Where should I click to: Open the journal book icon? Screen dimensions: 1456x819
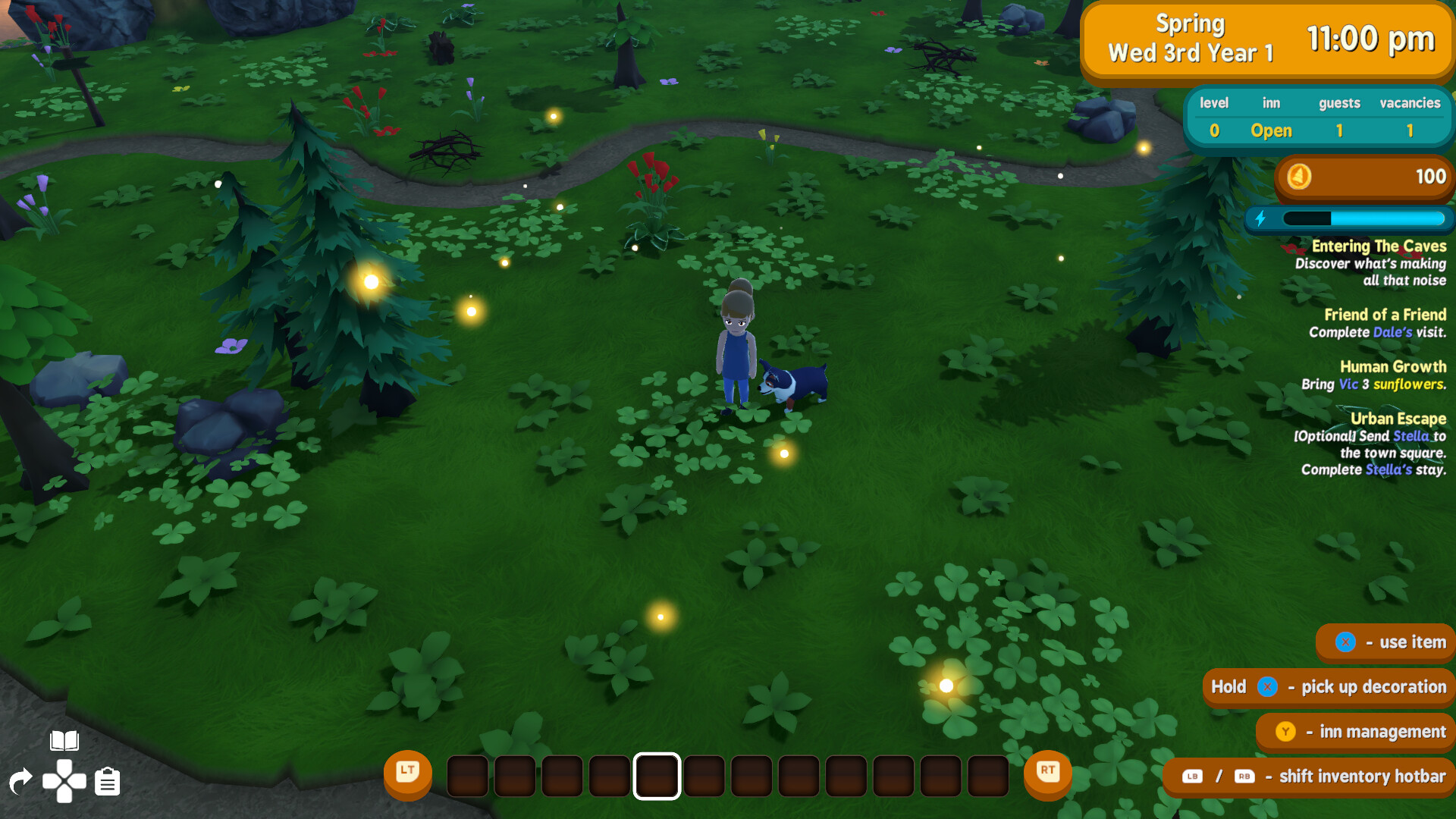tap(64, 739)
